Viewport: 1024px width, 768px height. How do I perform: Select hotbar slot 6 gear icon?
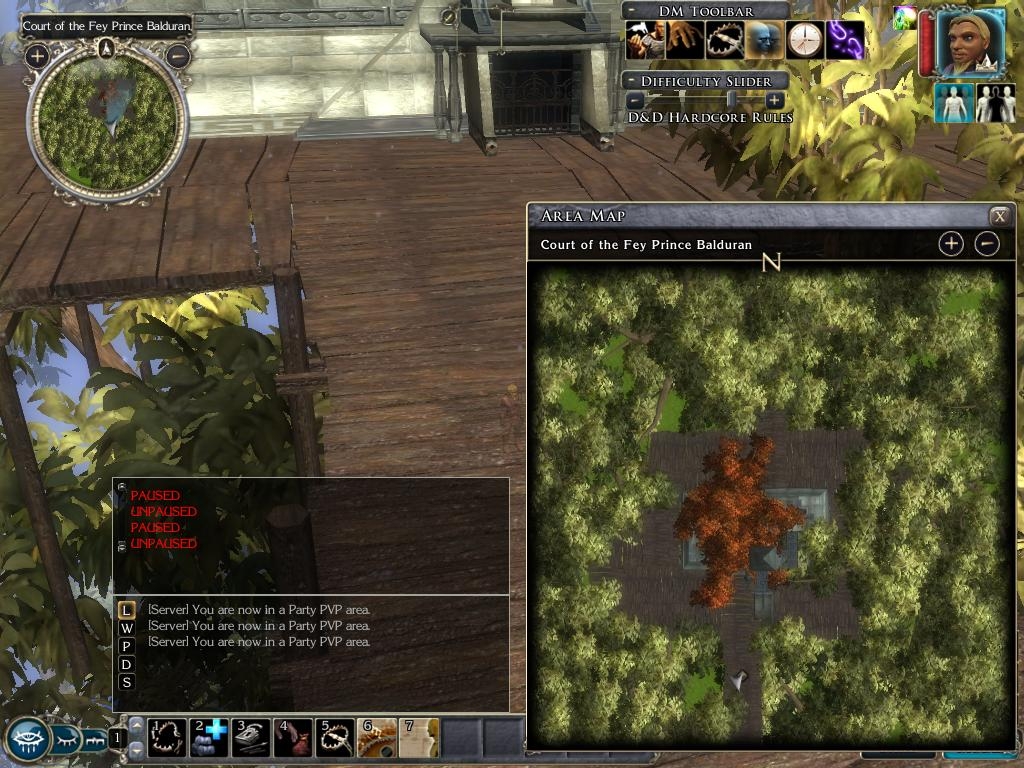[377, 737]
